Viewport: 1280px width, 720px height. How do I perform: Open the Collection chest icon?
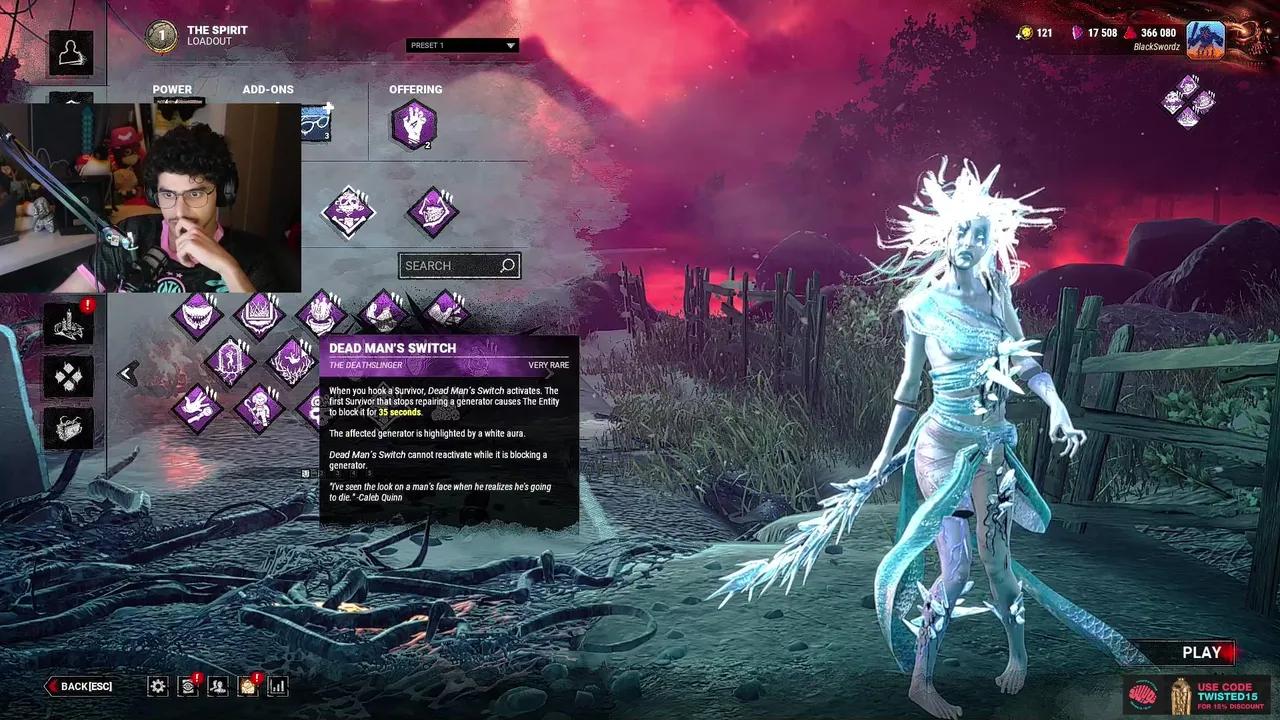pyautogui.click(x=68, y=428)
